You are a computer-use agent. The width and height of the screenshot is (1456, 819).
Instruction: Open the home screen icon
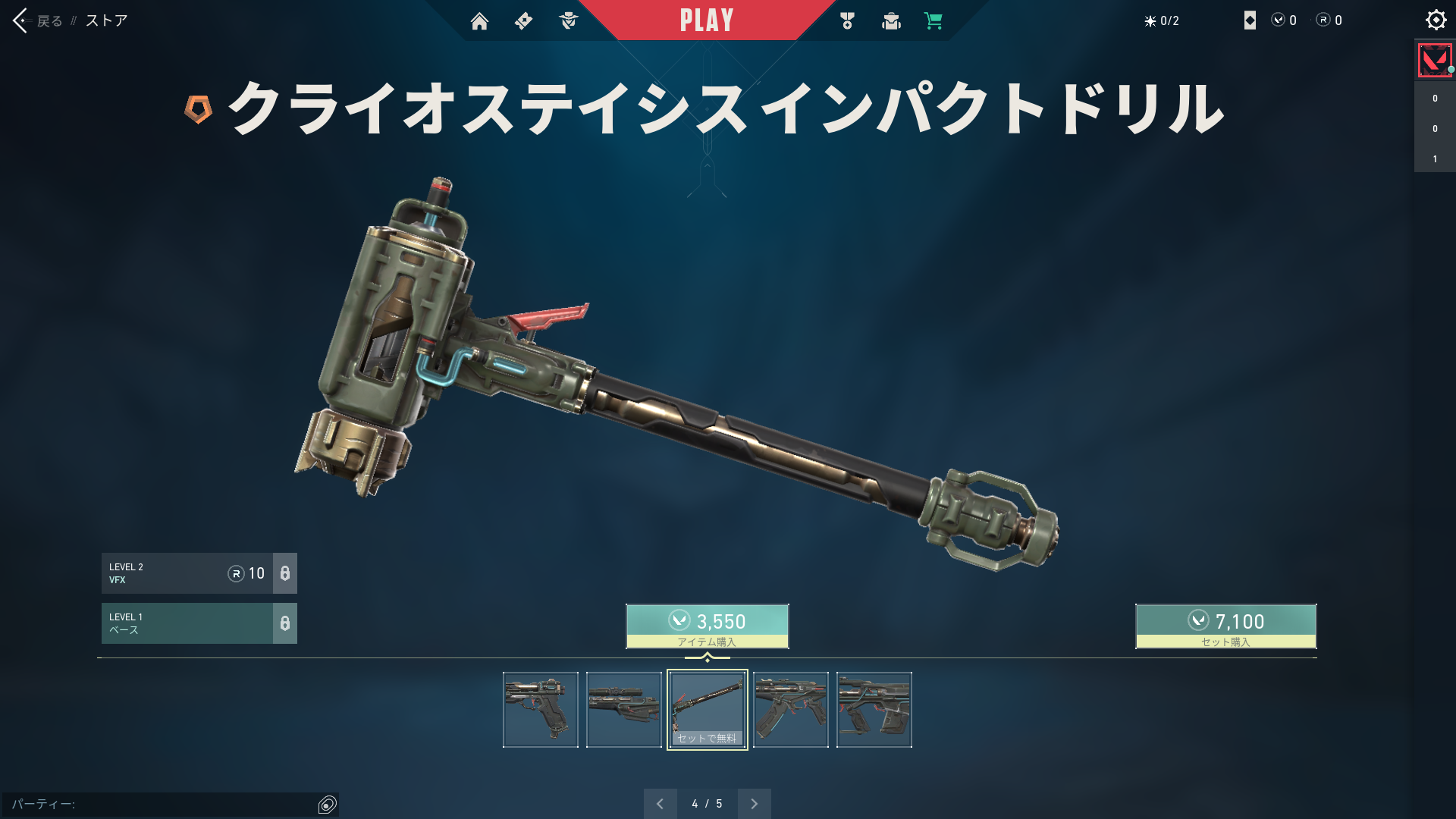(479, 21)
